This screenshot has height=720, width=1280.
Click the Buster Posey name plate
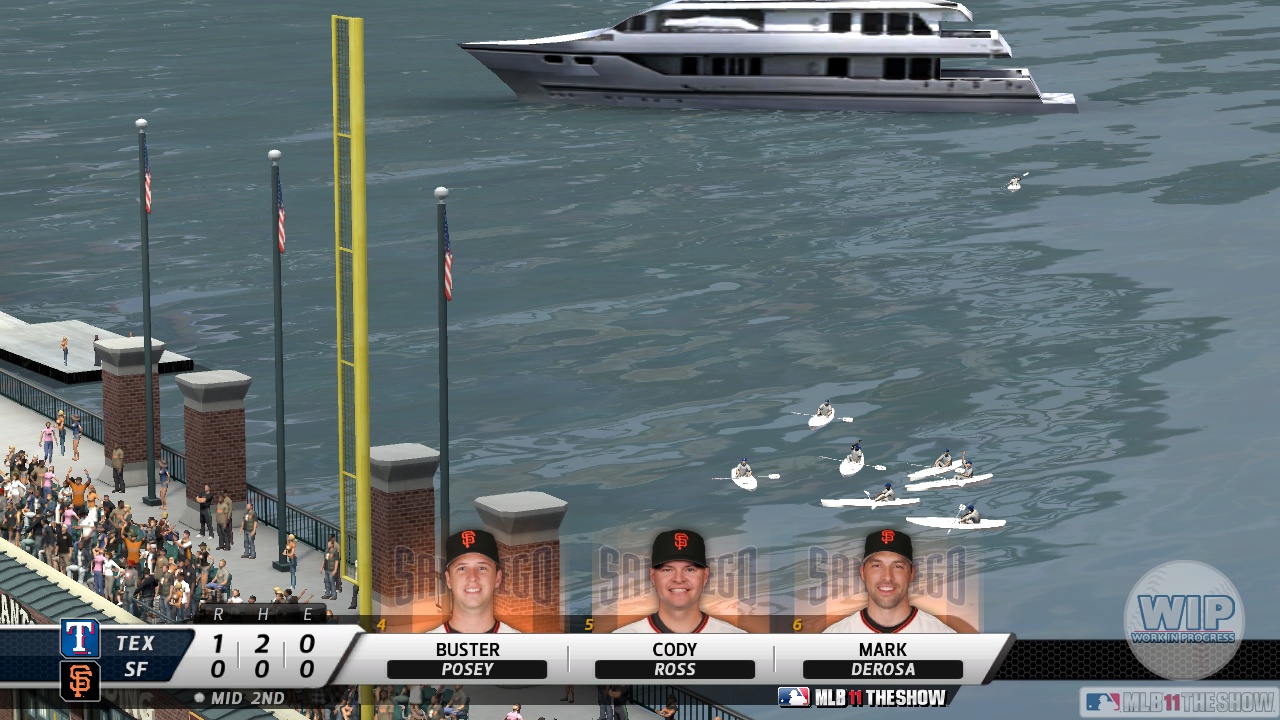(x=467, y=659)
